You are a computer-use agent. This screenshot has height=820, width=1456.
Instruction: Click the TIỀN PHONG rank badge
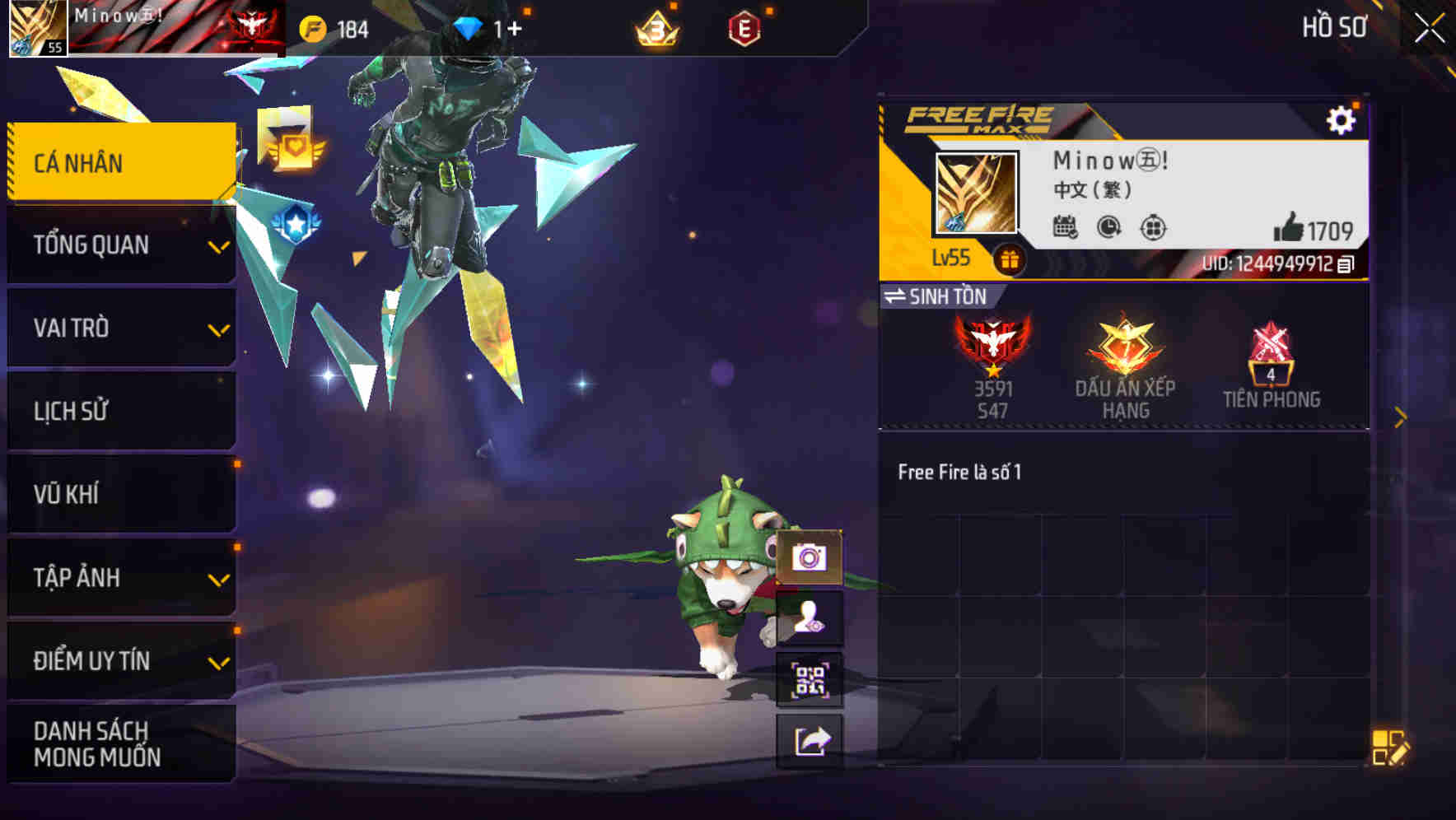point(1271,356)
